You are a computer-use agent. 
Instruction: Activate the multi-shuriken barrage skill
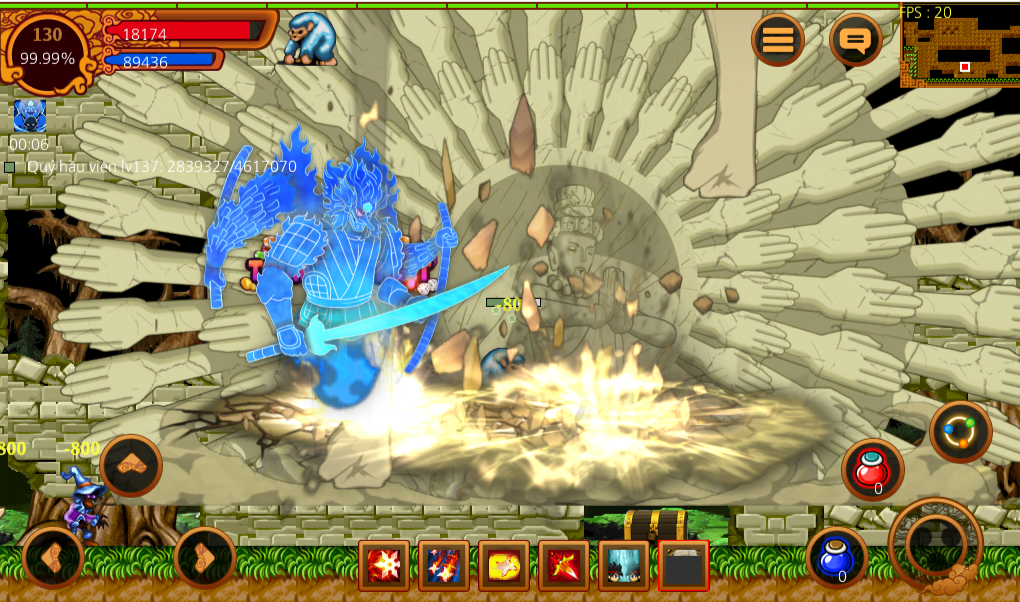click(x=444, y=566)
